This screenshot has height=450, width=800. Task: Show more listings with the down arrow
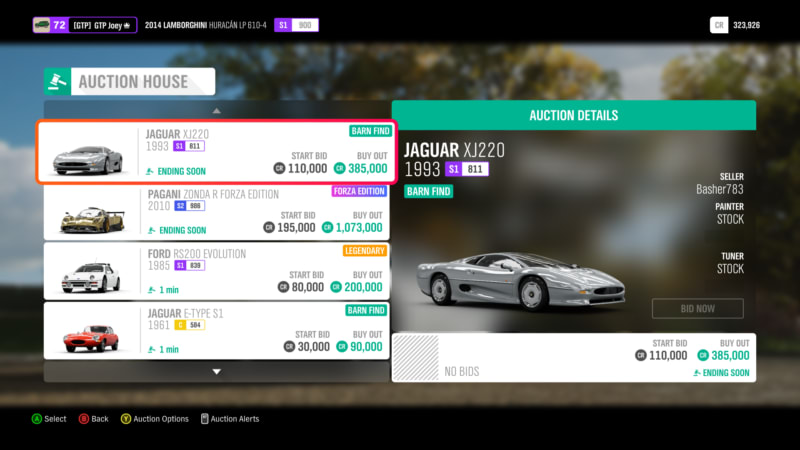216,371
